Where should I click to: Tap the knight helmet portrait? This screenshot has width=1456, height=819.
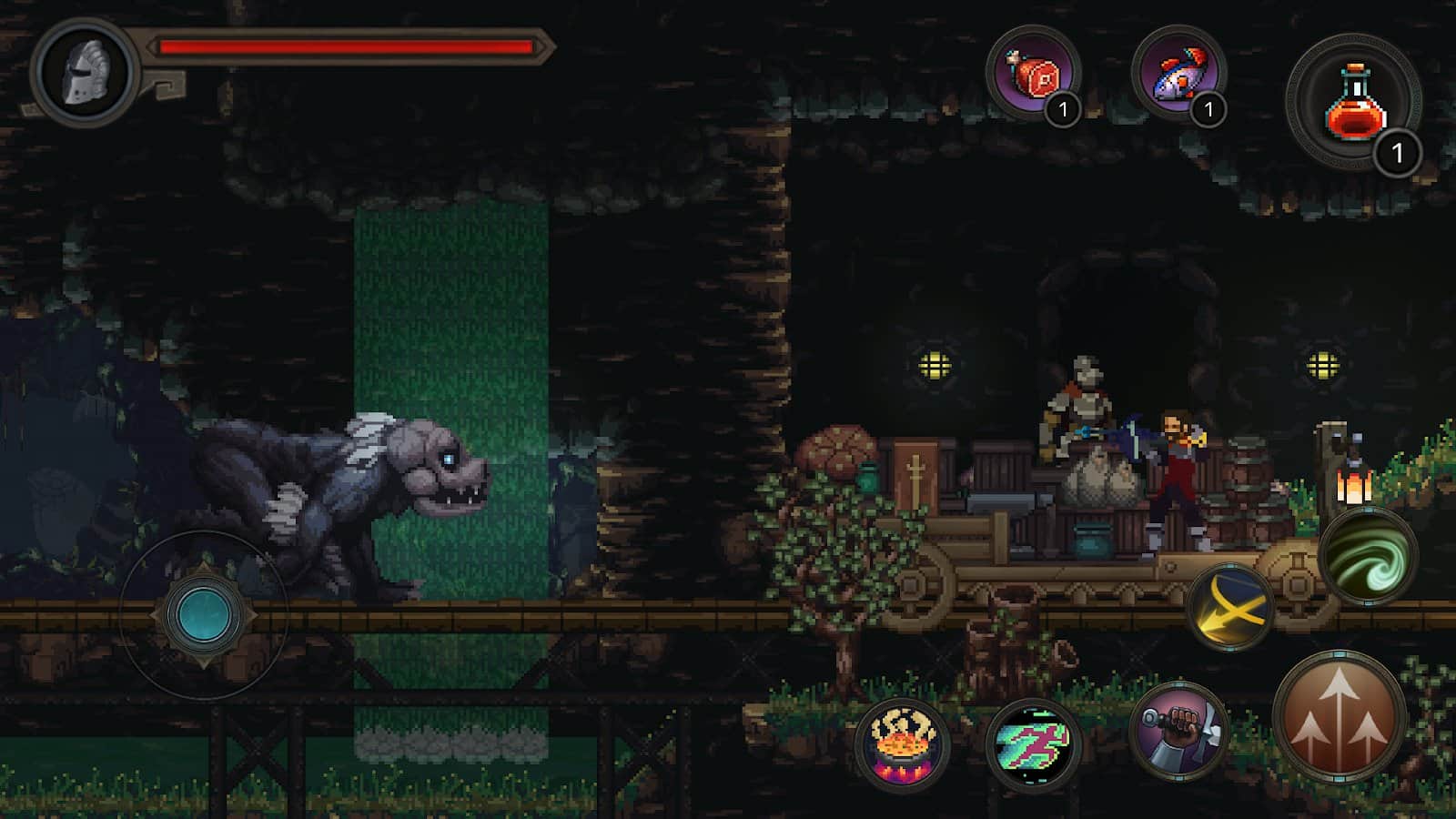(x=86, y=71)
